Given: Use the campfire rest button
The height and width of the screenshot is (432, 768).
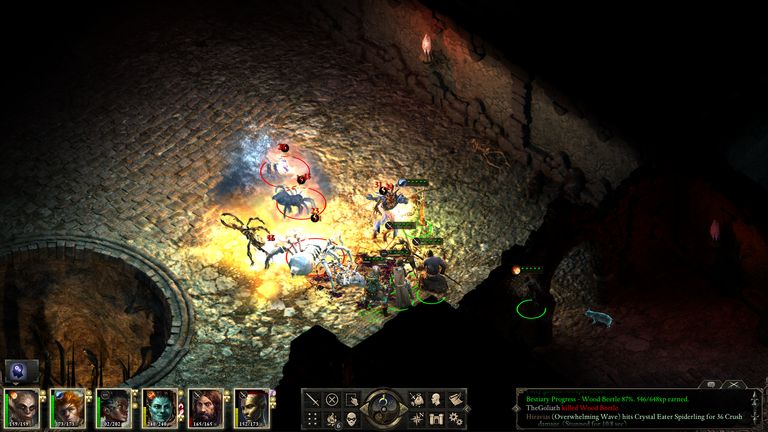Looking at the screenshot, I should point(332,418).
